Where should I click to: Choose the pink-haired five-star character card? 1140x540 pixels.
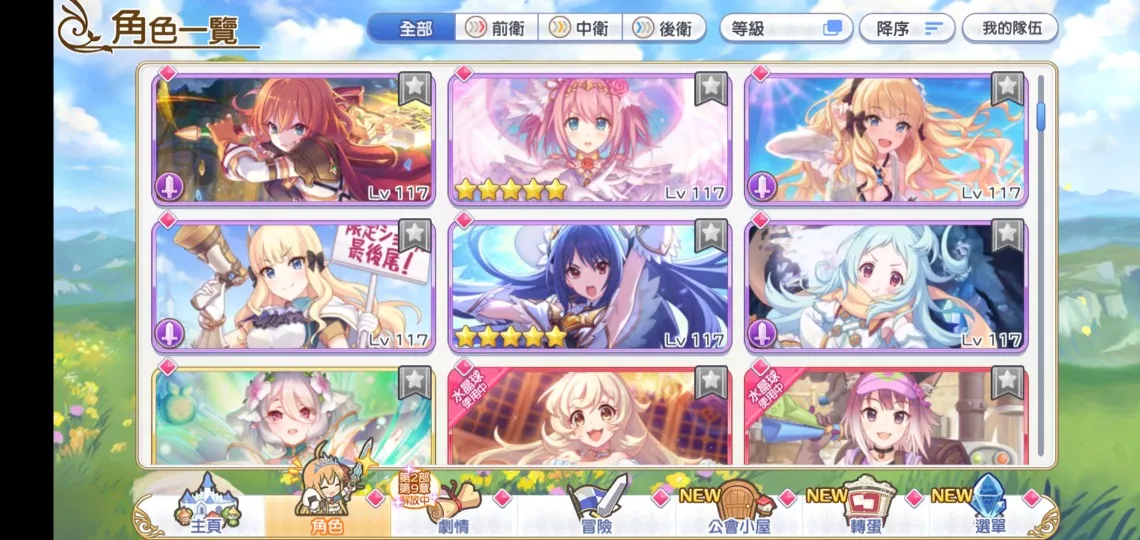(x=589, y=140)
